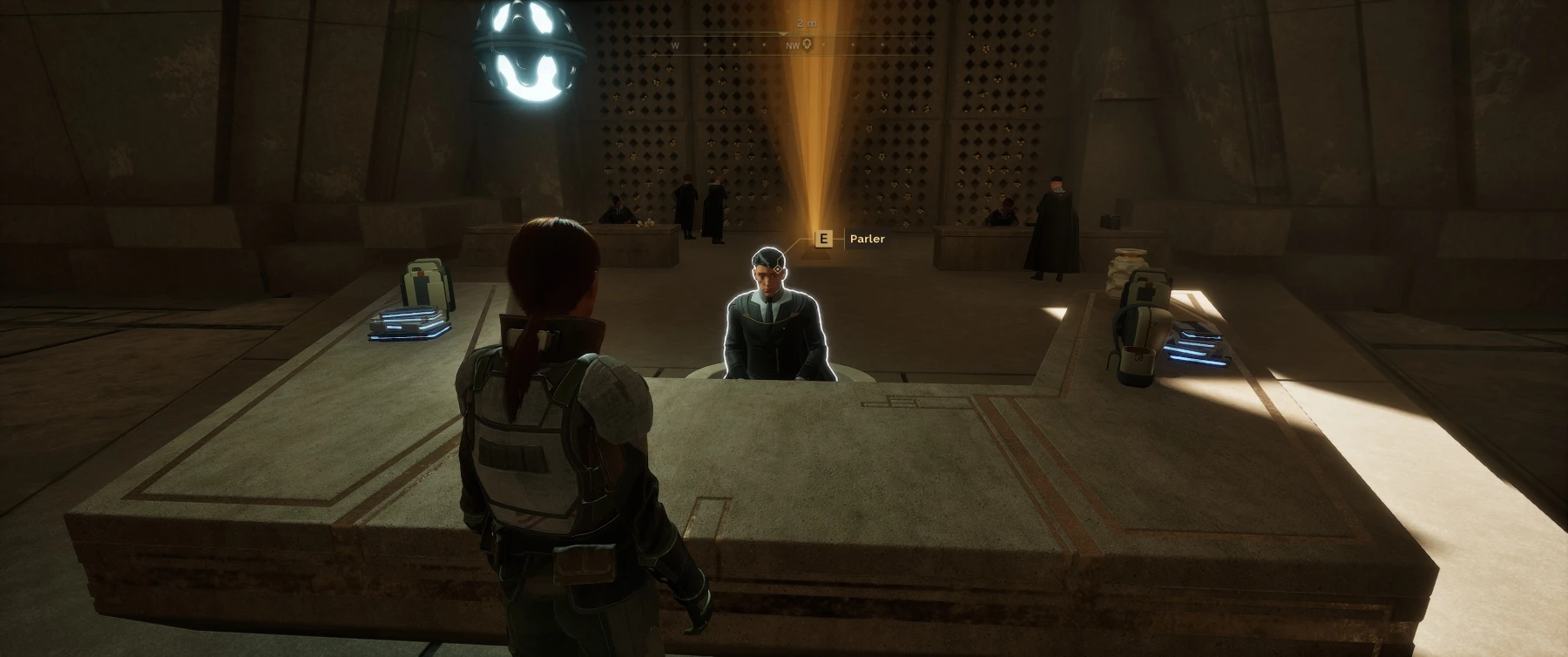Click the quest marker on the compass

pos(808,44)
